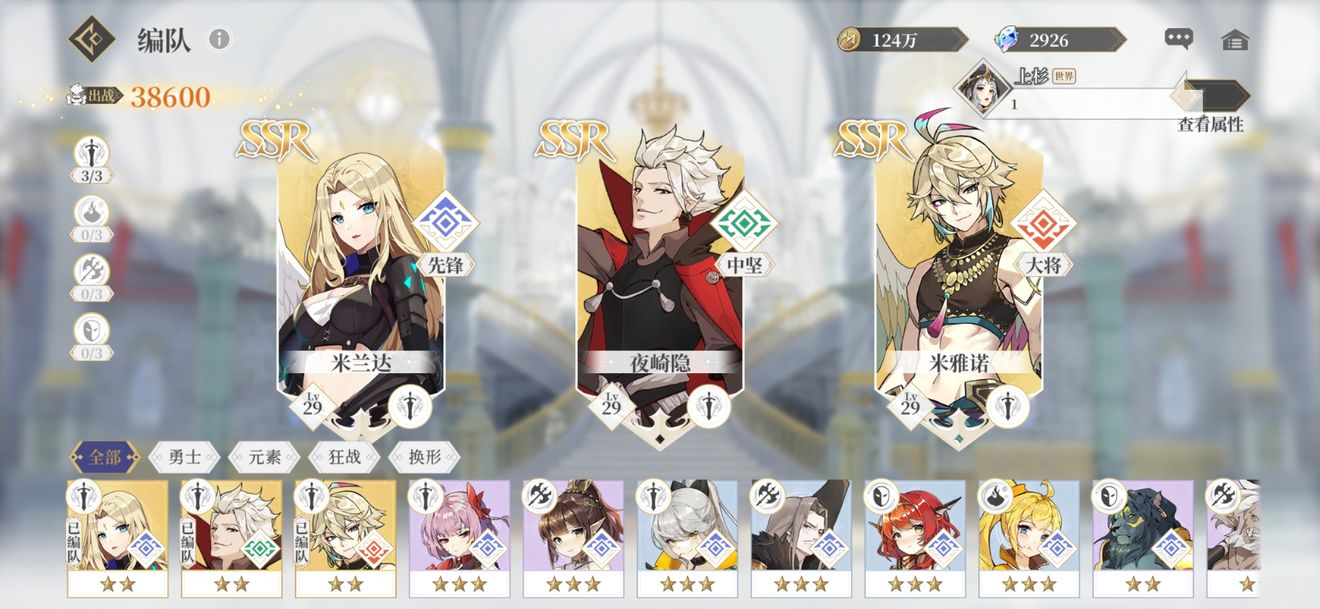Select the 米兰达 vanguard card
Image resolution: width=1320 pixels, height=609 pixels.
360,270
